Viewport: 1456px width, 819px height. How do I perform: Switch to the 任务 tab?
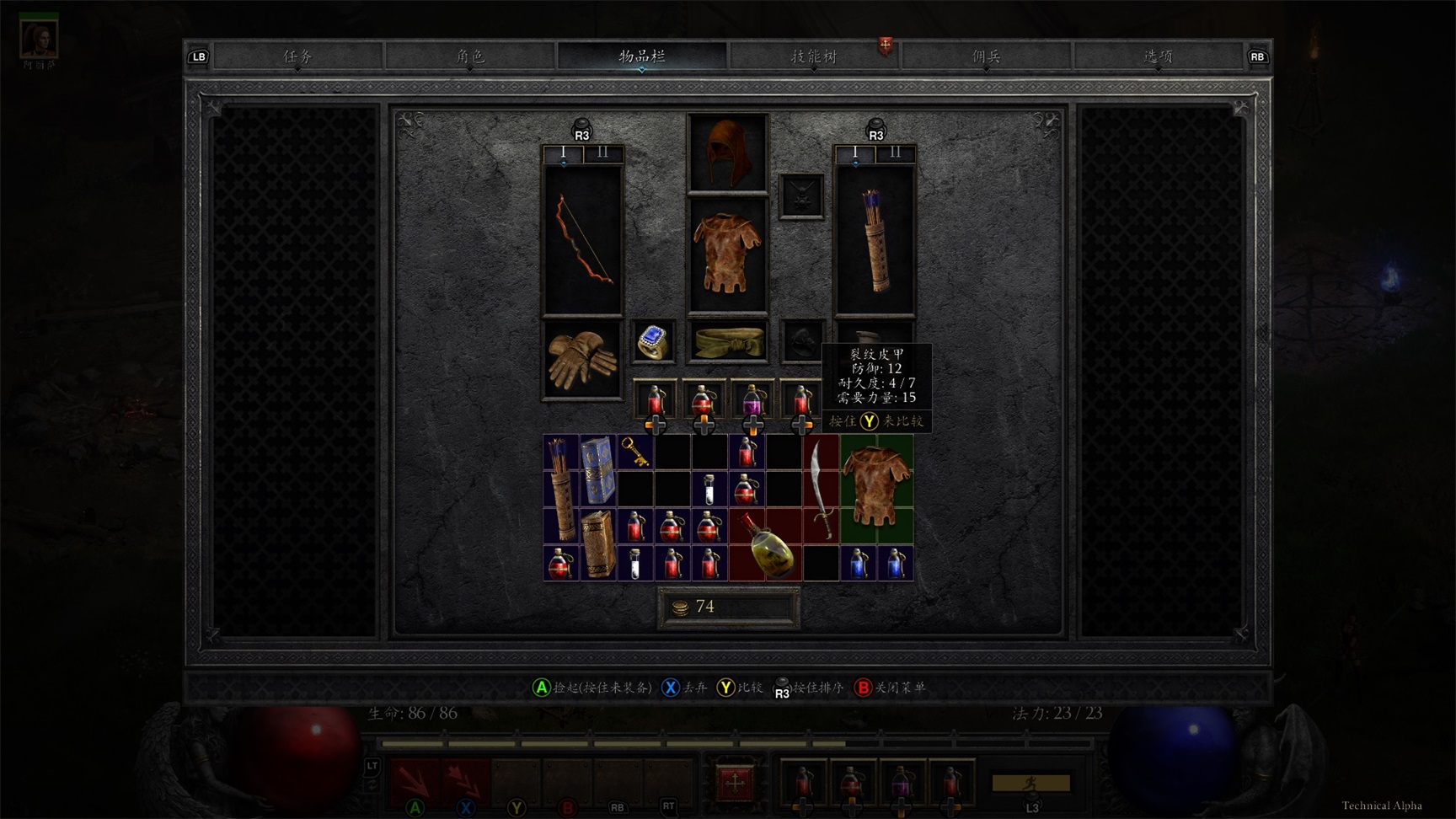pyautogui.click(x=298, y=56)
